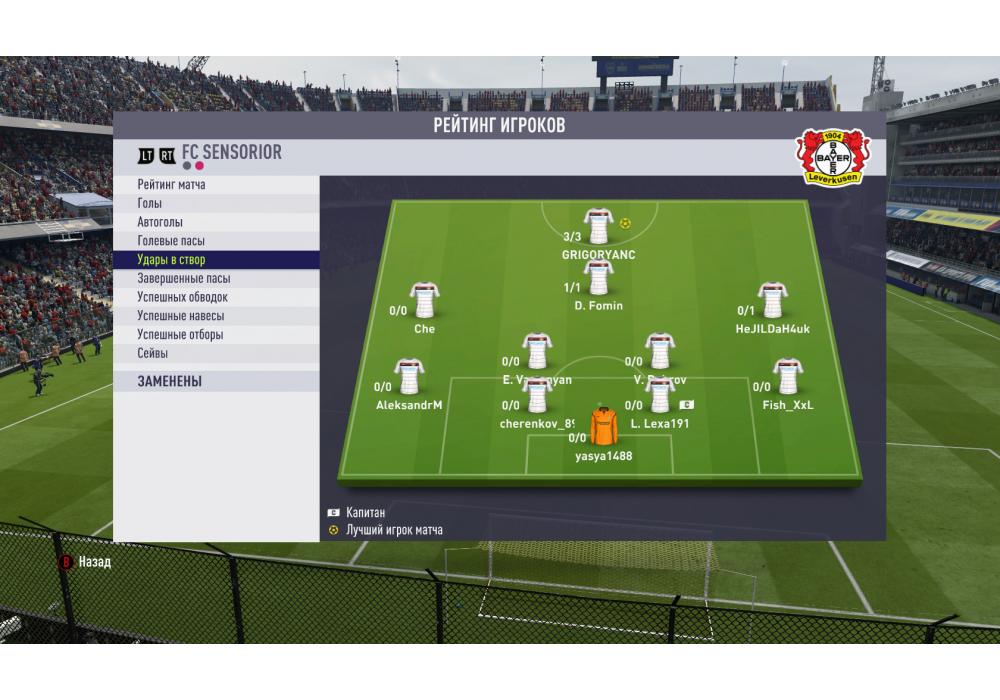Image resolution: width=1000 pixels, height=700 pixels.
Task: Open the ЗАМЕНЕНЫ substitutes section
Action: [215, 381]
